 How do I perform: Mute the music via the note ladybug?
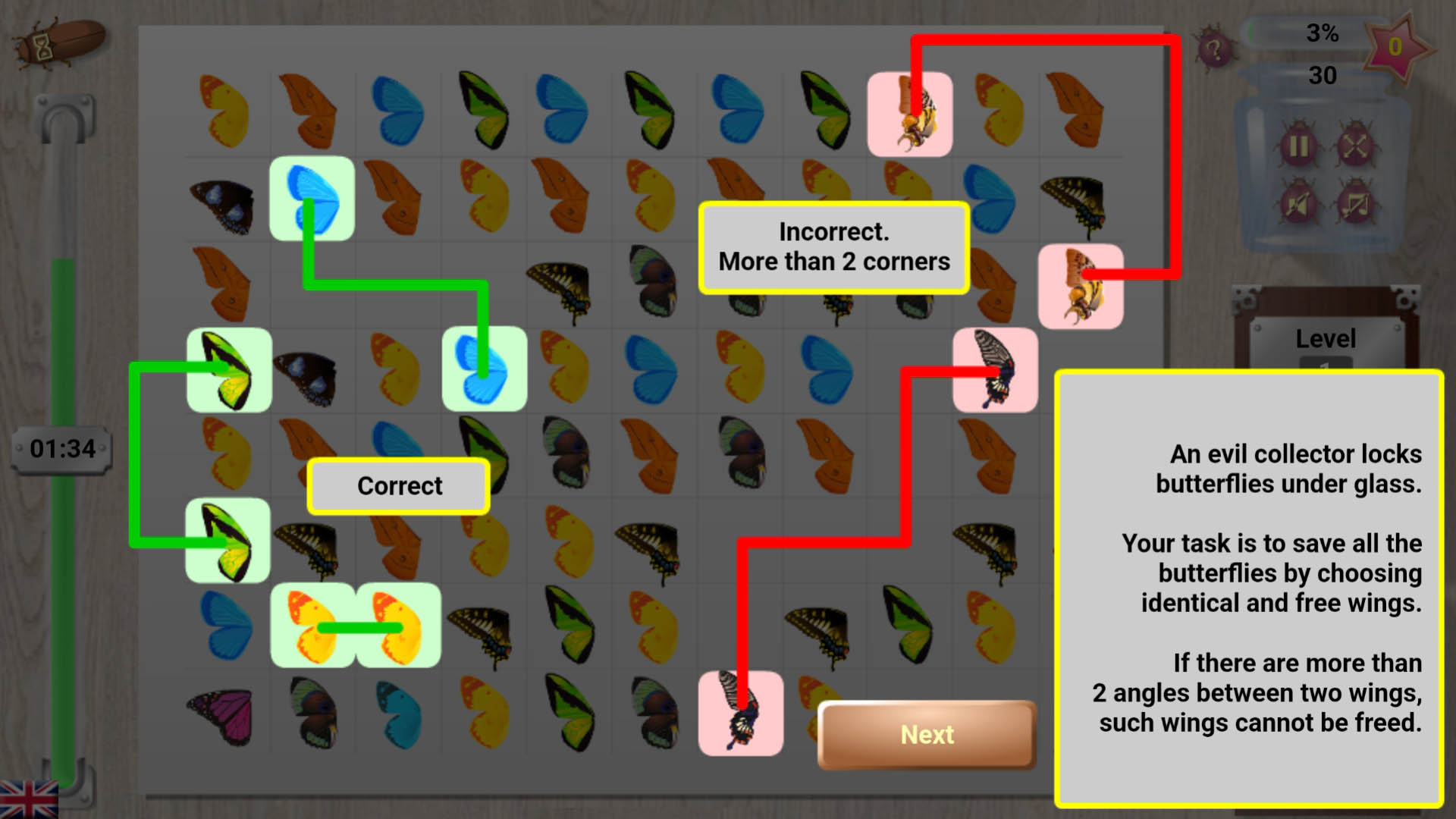(1355, 206)
